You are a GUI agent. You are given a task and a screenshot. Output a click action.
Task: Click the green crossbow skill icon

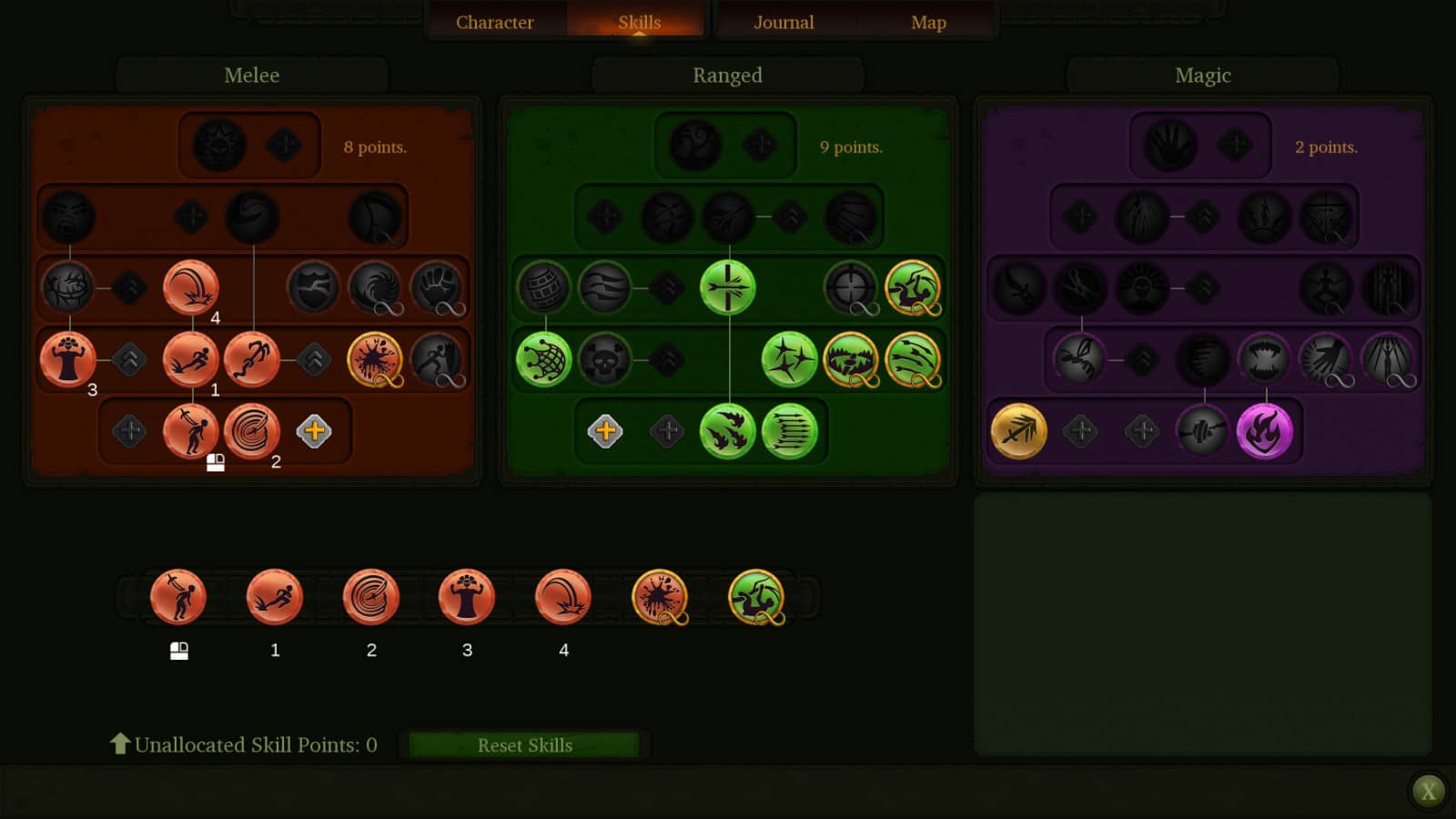[727, 288]
